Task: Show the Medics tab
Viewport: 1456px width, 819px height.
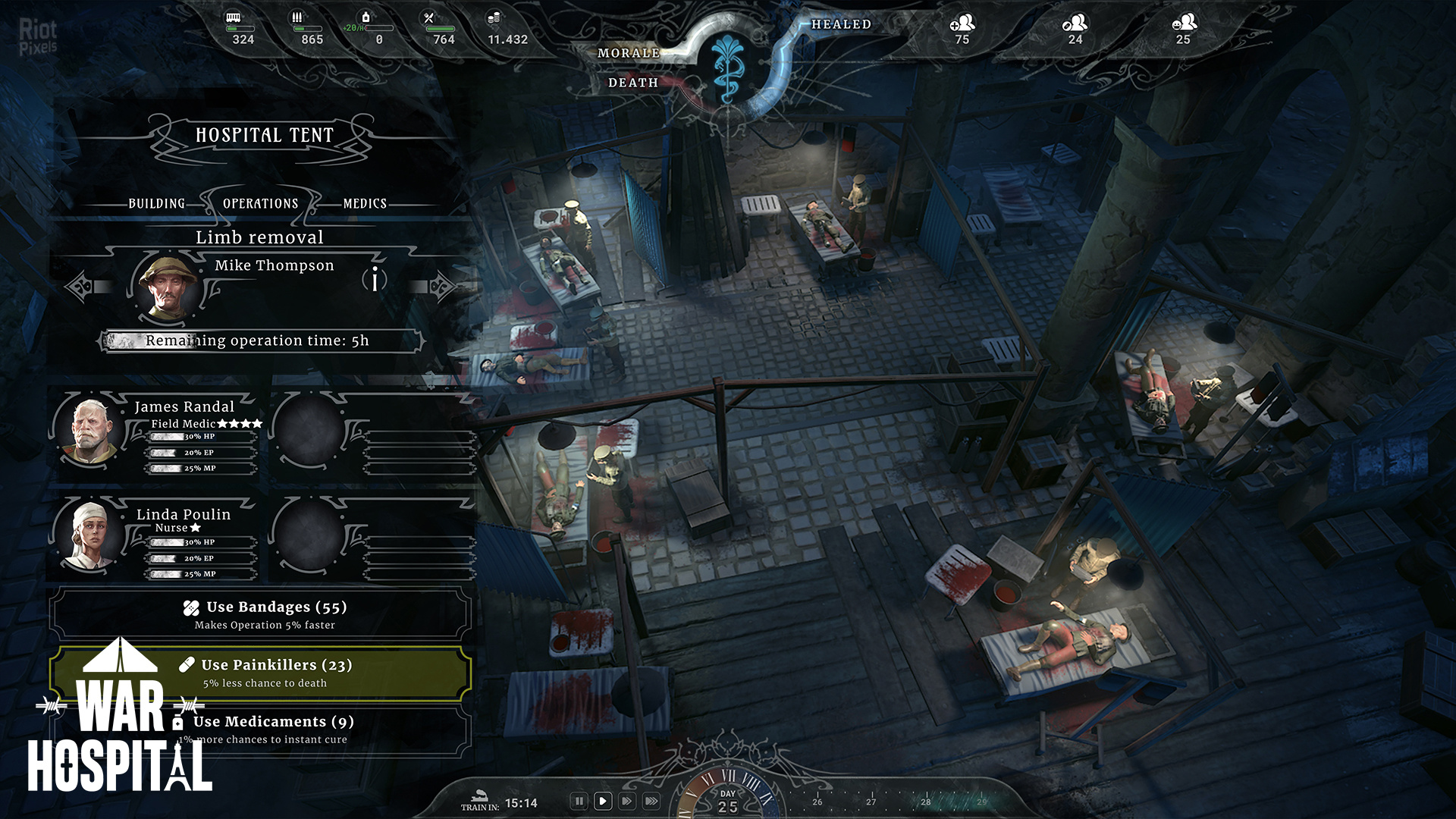Action: click(365, 203)
